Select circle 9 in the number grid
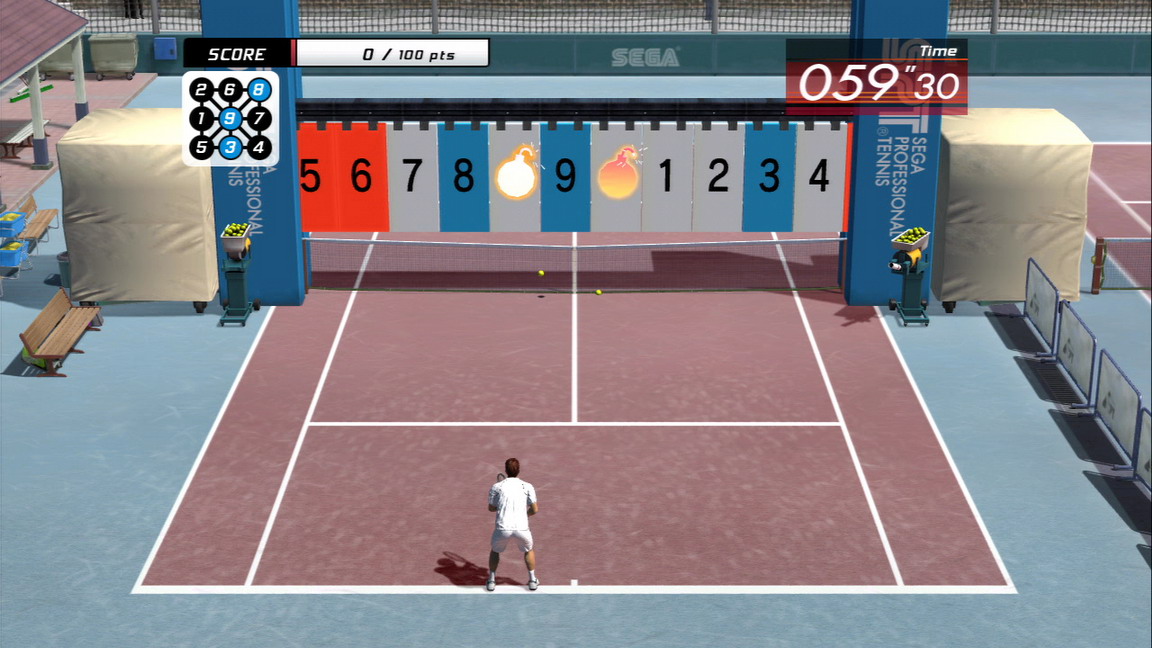The height and width of the screenshot is (648, 1152). (230, 119)
